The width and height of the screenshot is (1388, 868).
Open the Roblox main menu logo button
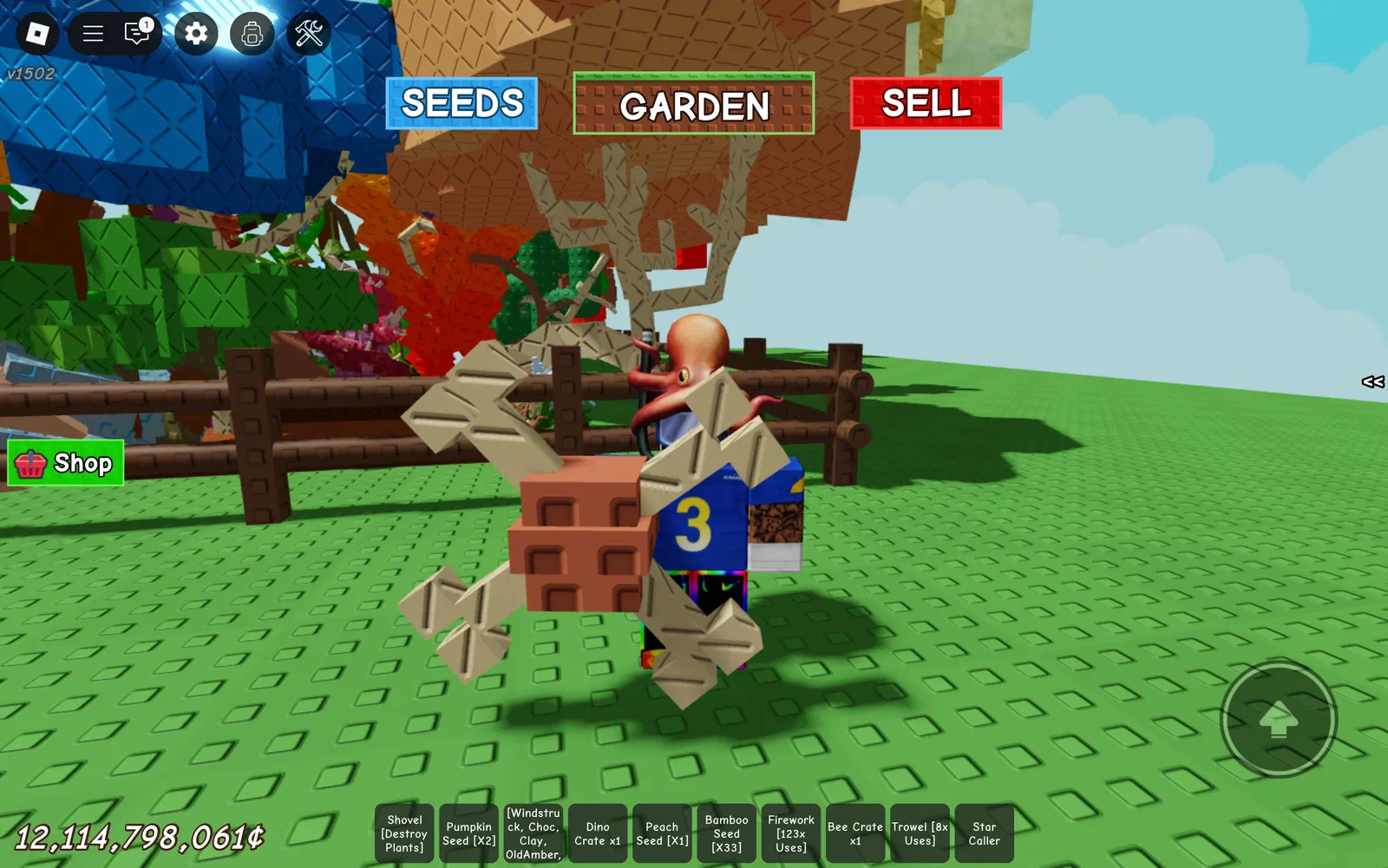(x=37, y=34)
